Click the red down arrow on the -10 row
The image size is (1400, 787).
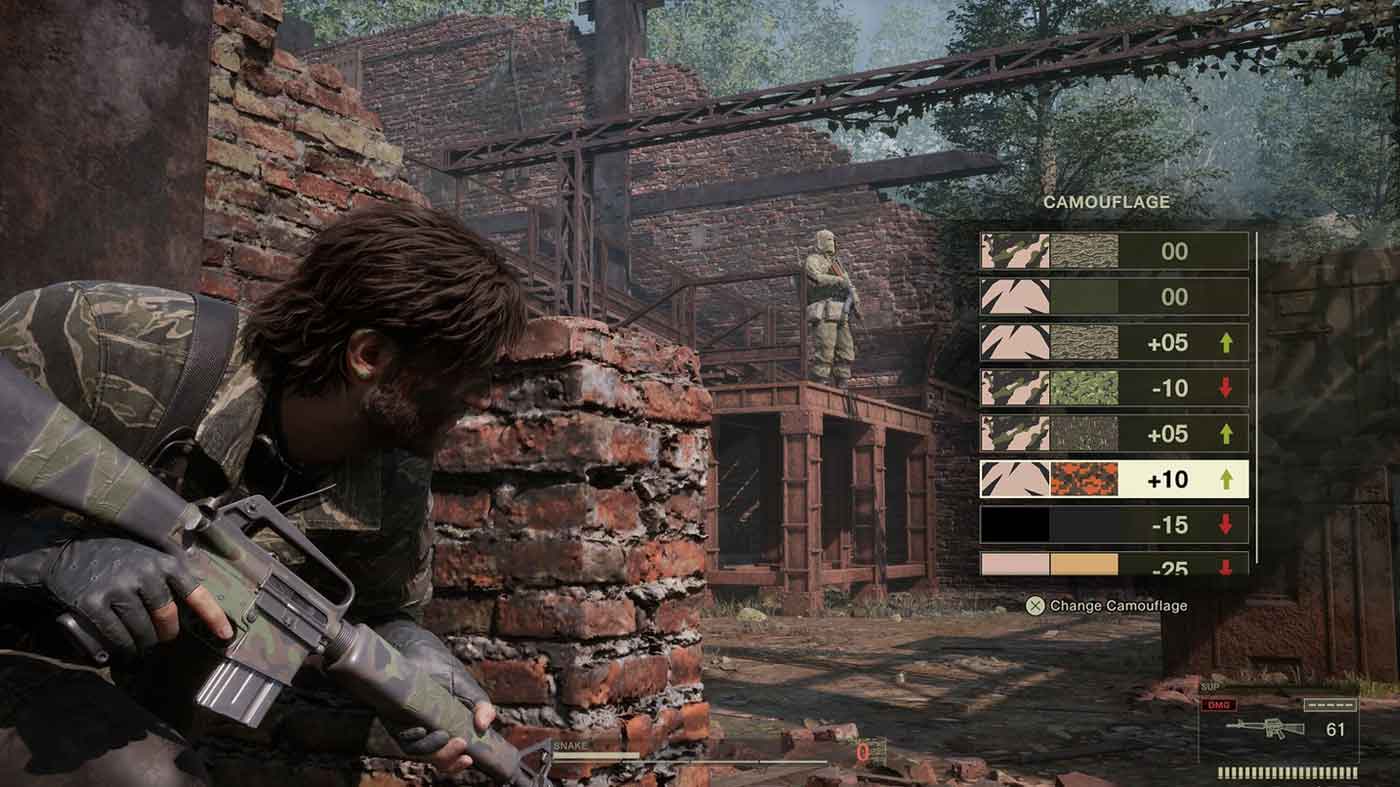coord(1226,387)
